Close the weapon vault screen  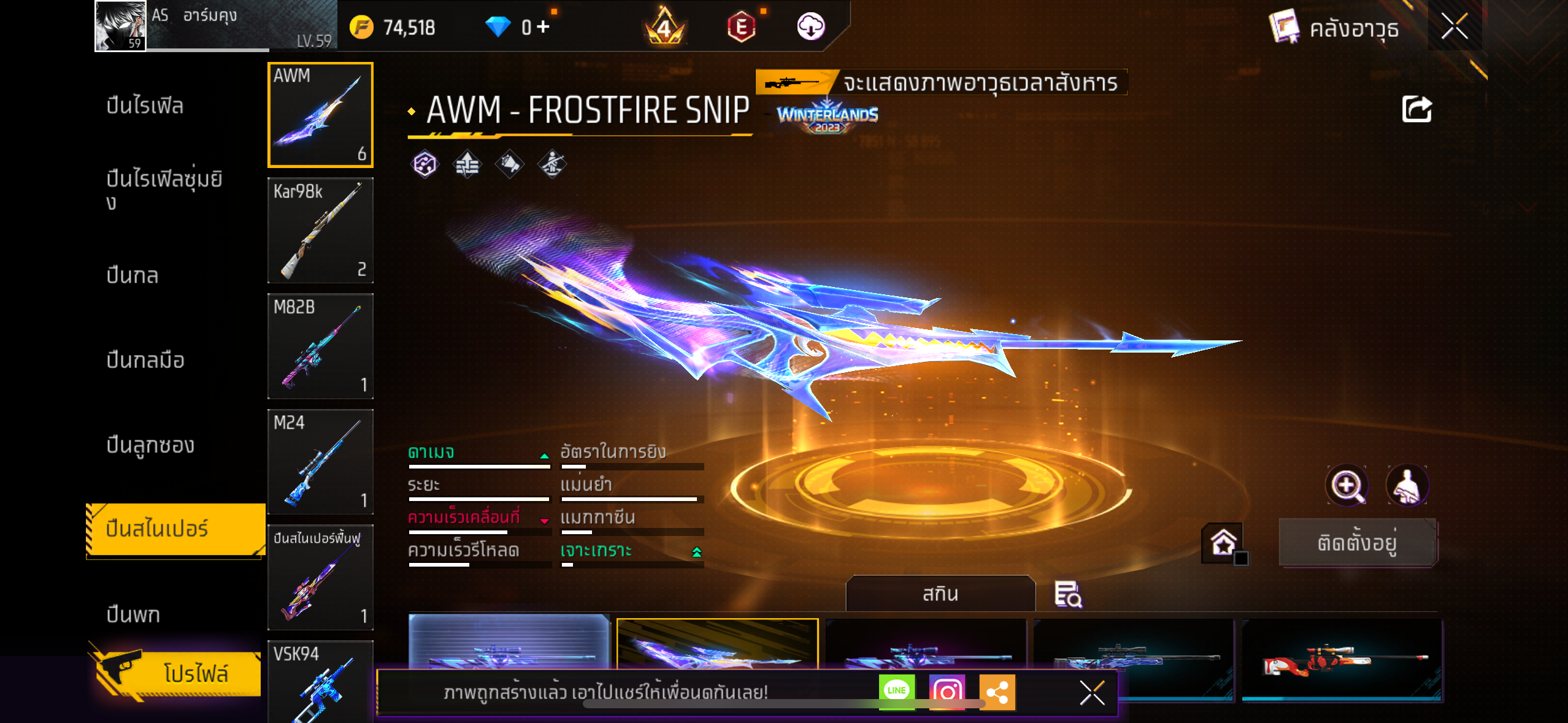click(x=1455, y=26)
